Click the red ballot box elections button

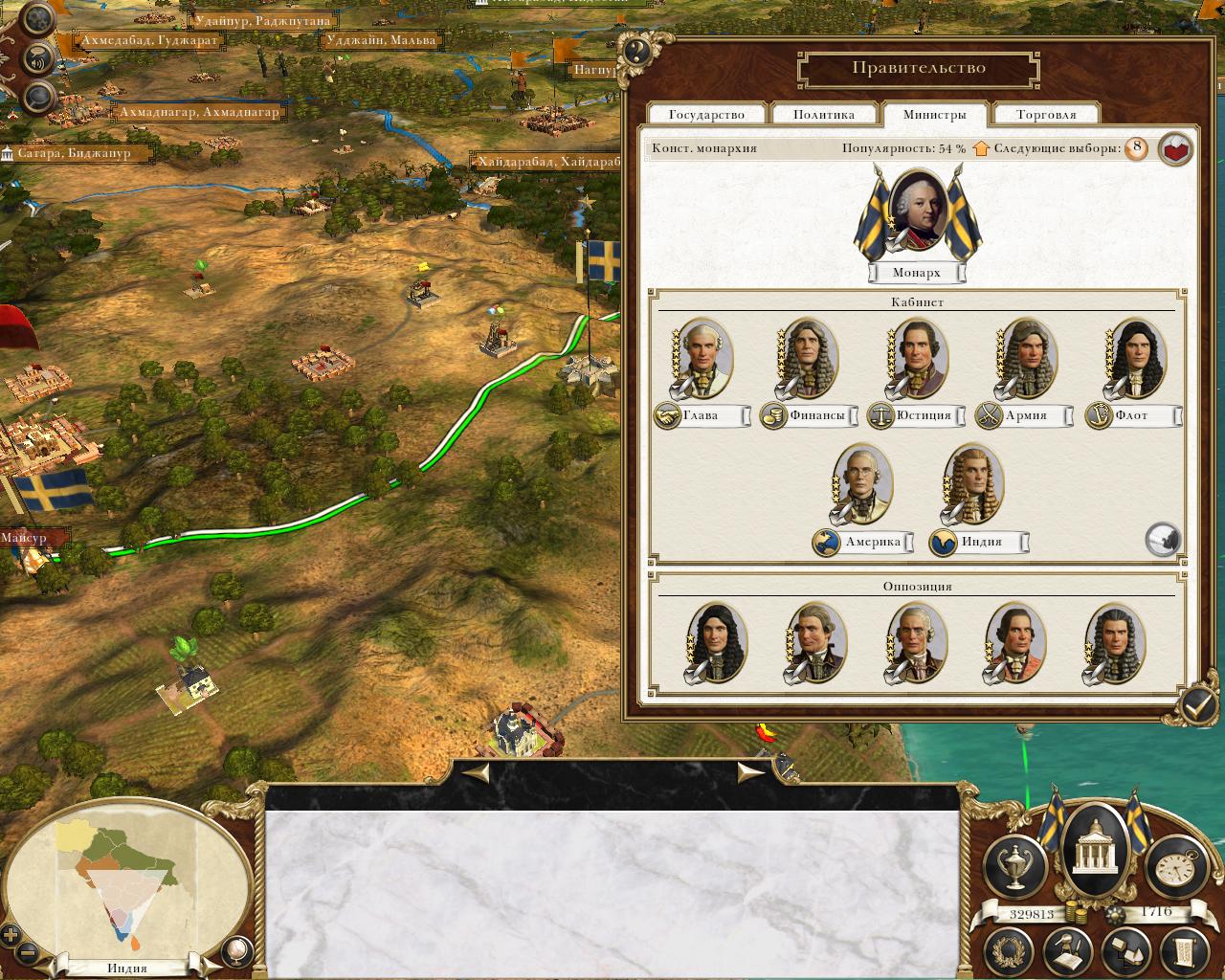(1175, 149)
